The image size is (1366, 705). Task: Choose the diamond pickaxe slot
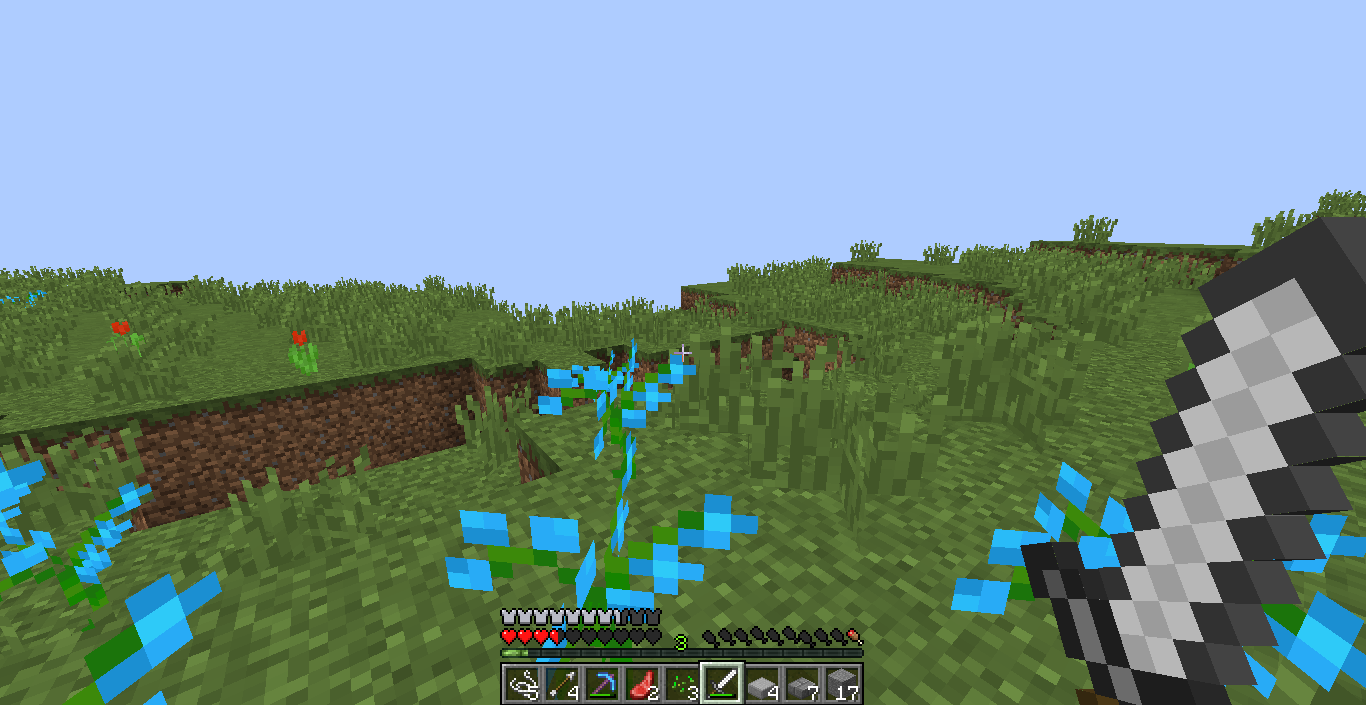click(601, 684)
